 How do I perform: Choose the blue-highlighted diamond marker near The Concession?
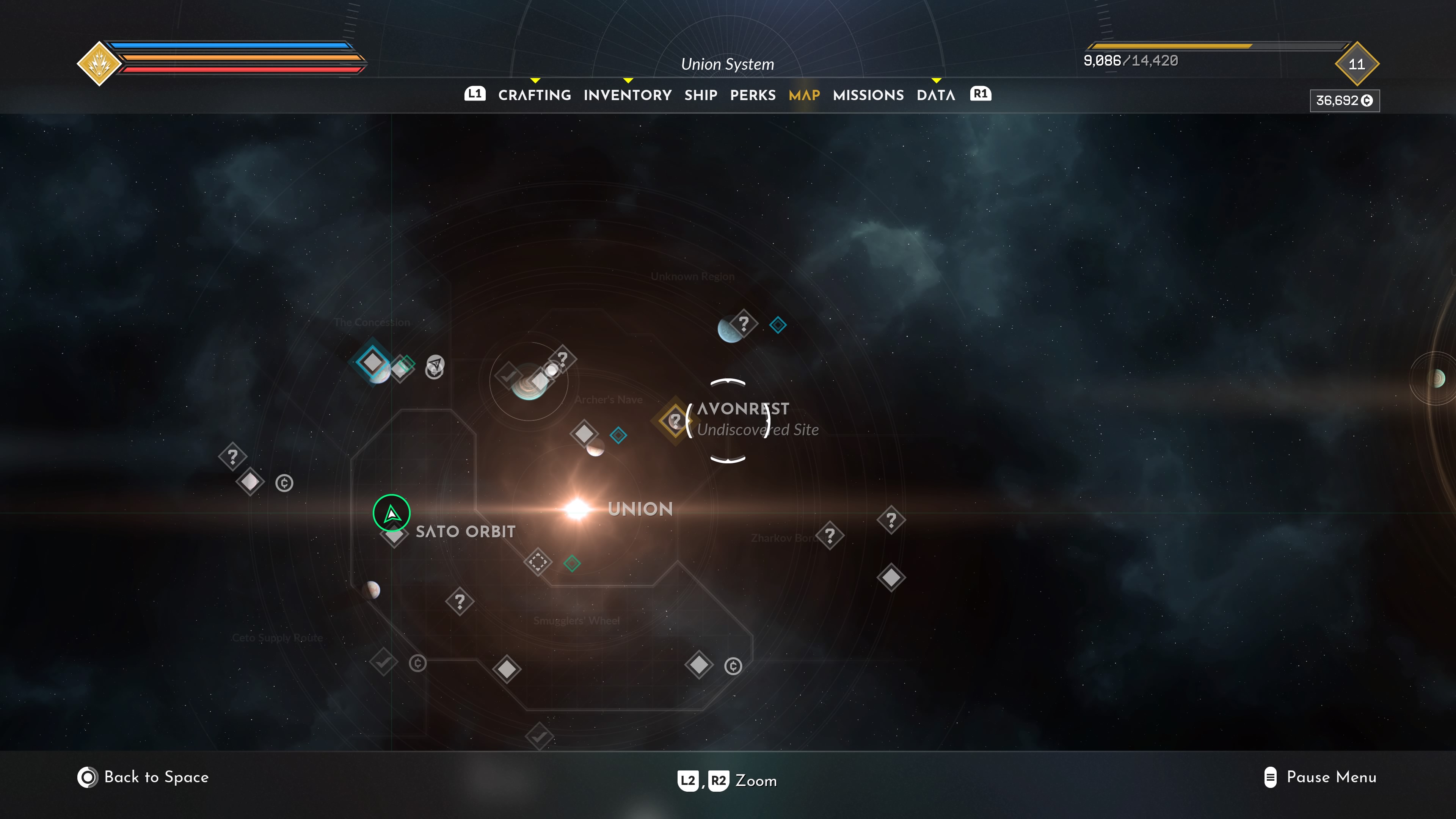pos(372,362)
